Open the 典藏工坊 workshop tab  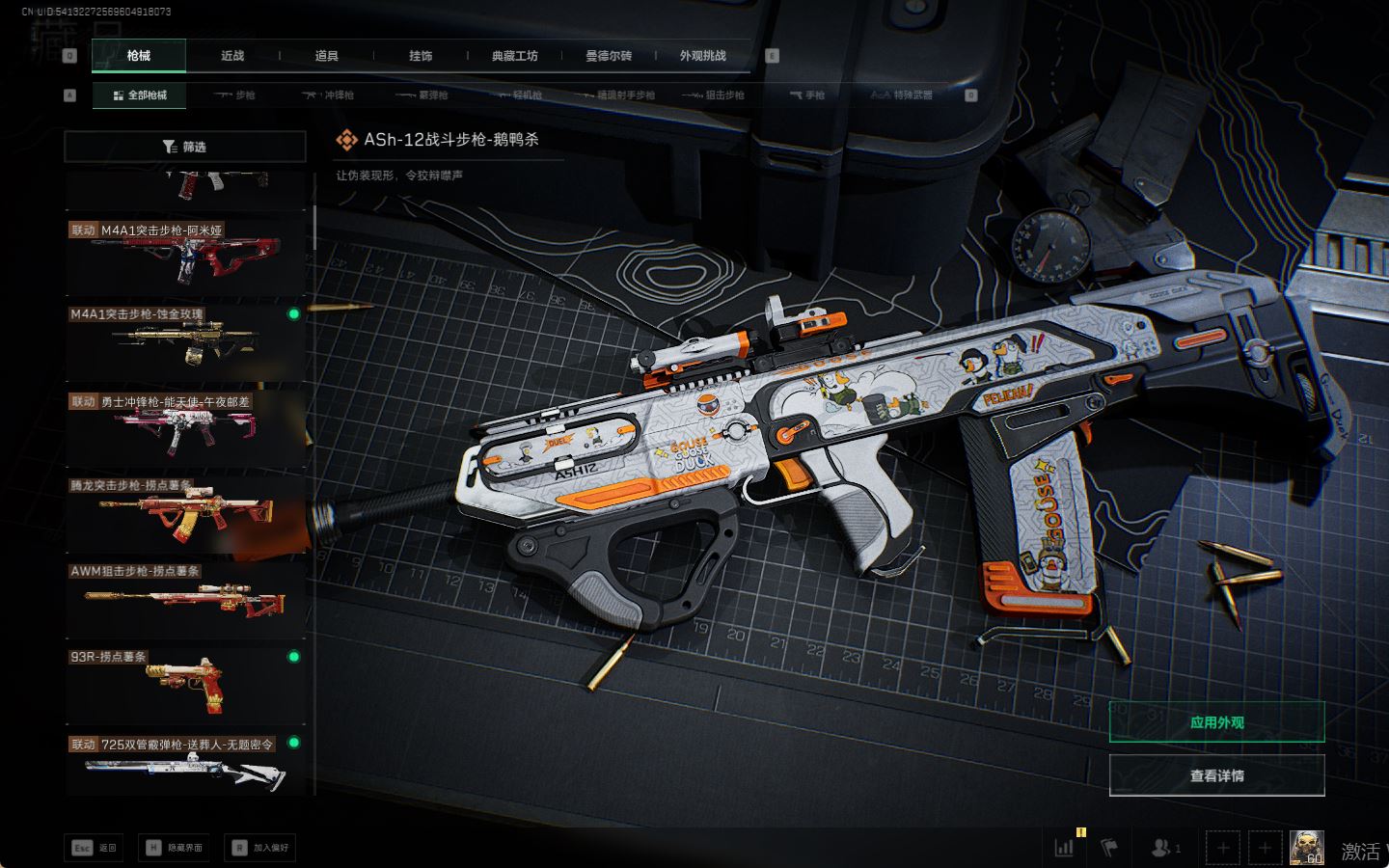[514, 56]
